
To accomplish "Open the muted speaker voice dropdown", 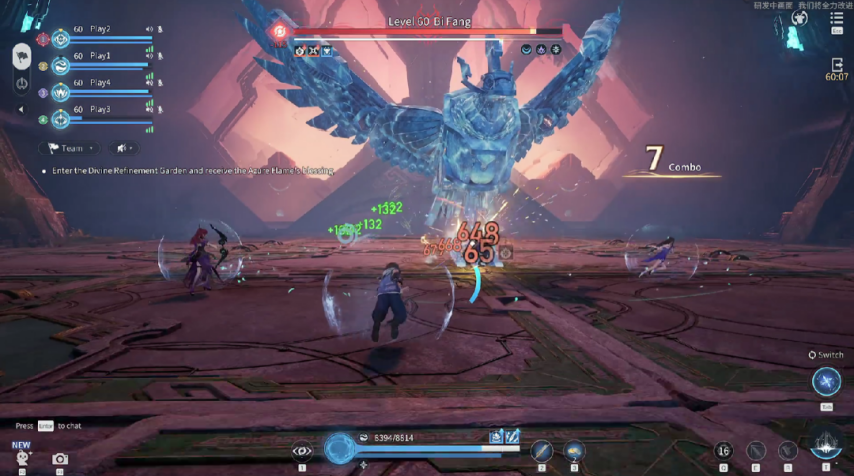I will click(x=124, y=148).
